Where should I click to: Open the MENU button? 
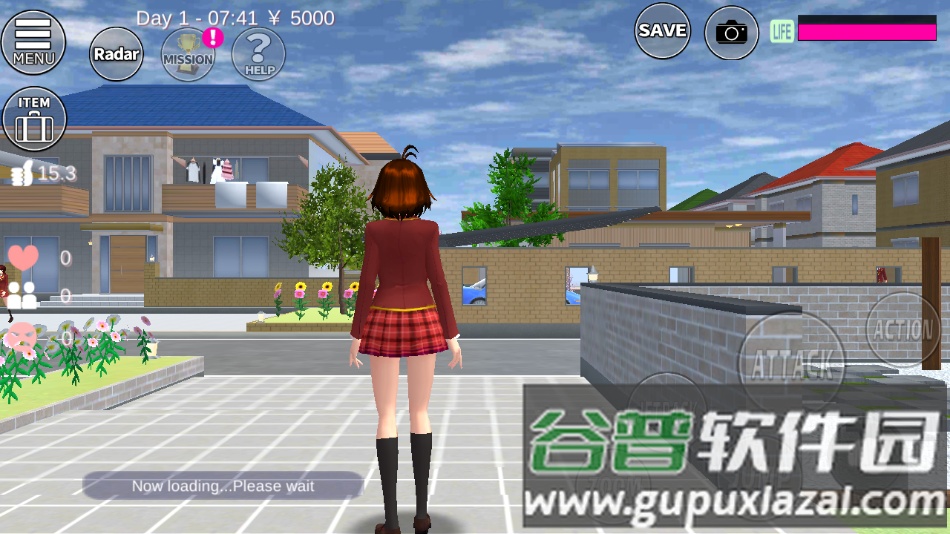(34, 42)
